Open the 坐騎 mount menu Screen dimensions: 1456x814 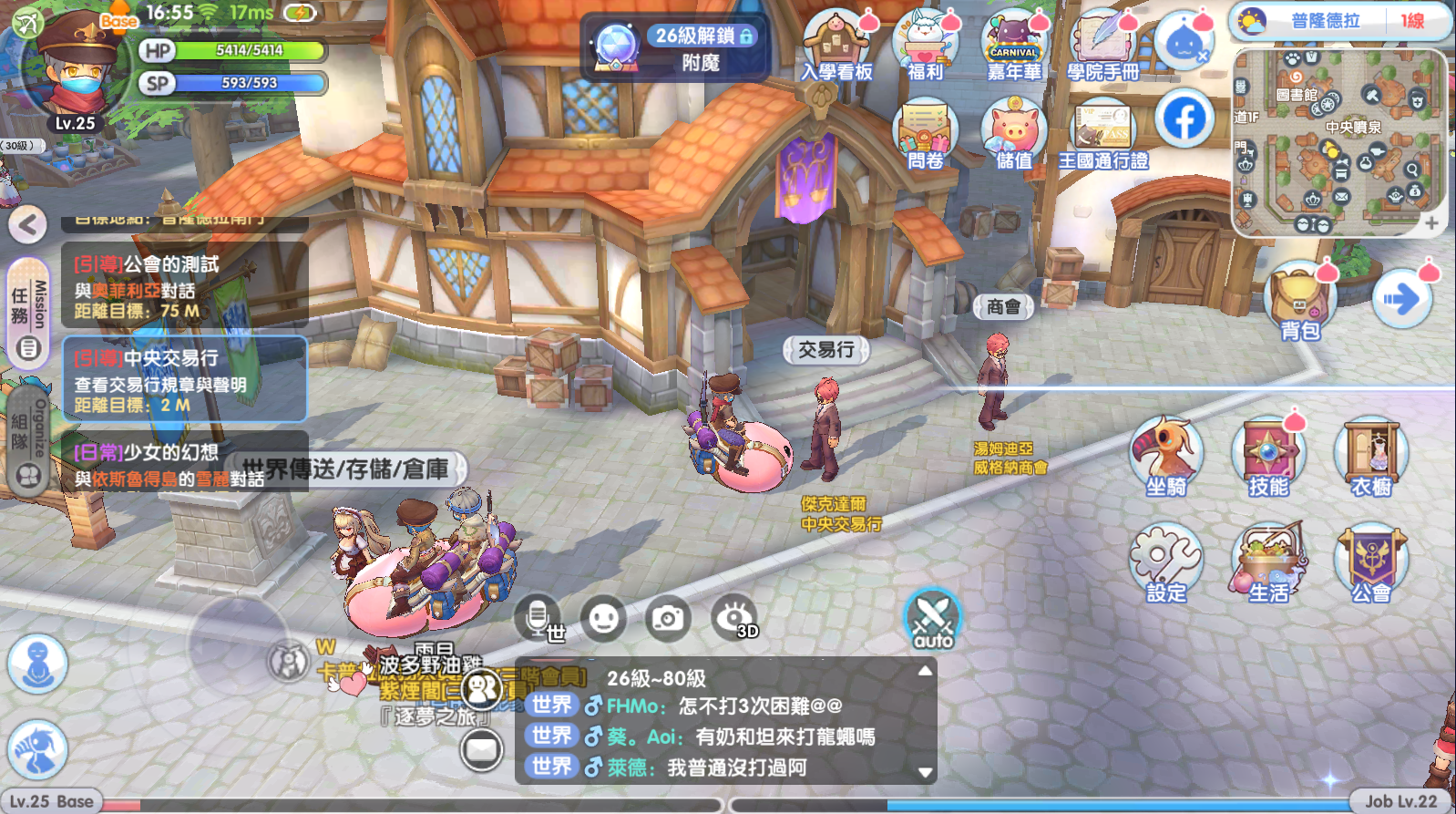[1166, 454]
